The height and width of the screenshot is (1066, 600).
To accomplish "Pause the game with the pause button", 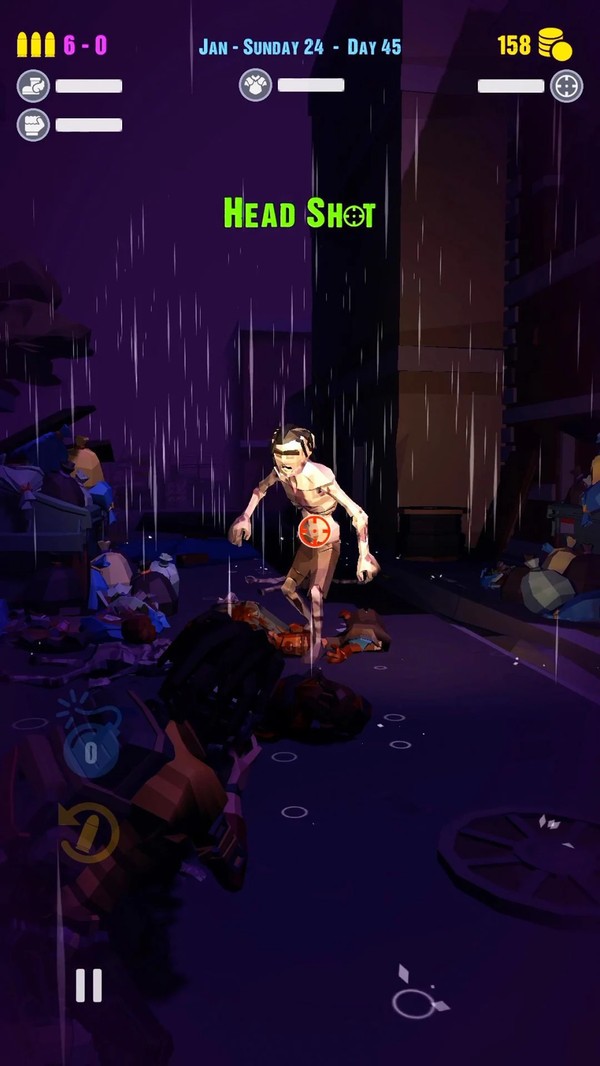I will (89, 985).
